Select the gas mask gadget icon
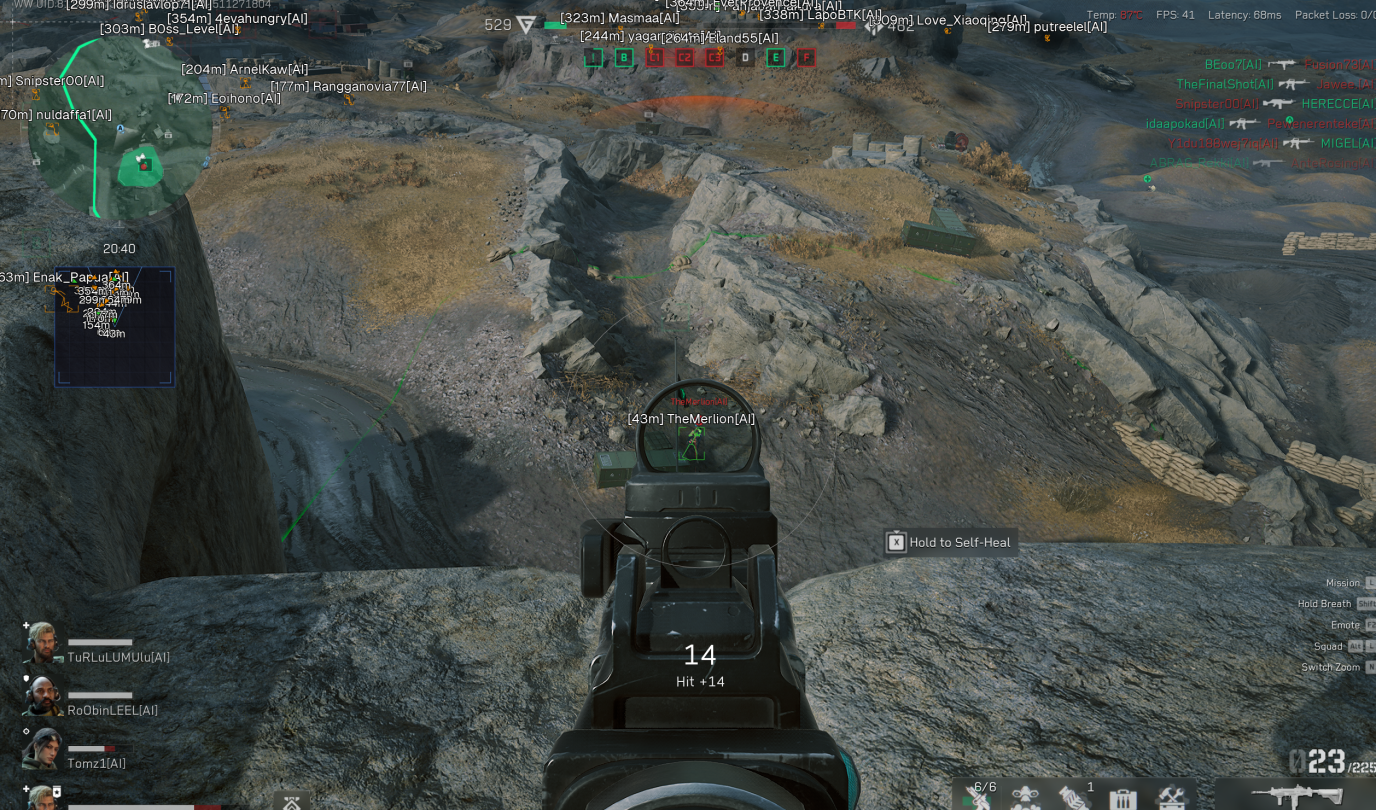1376x810 pixels. point(1025,798)
